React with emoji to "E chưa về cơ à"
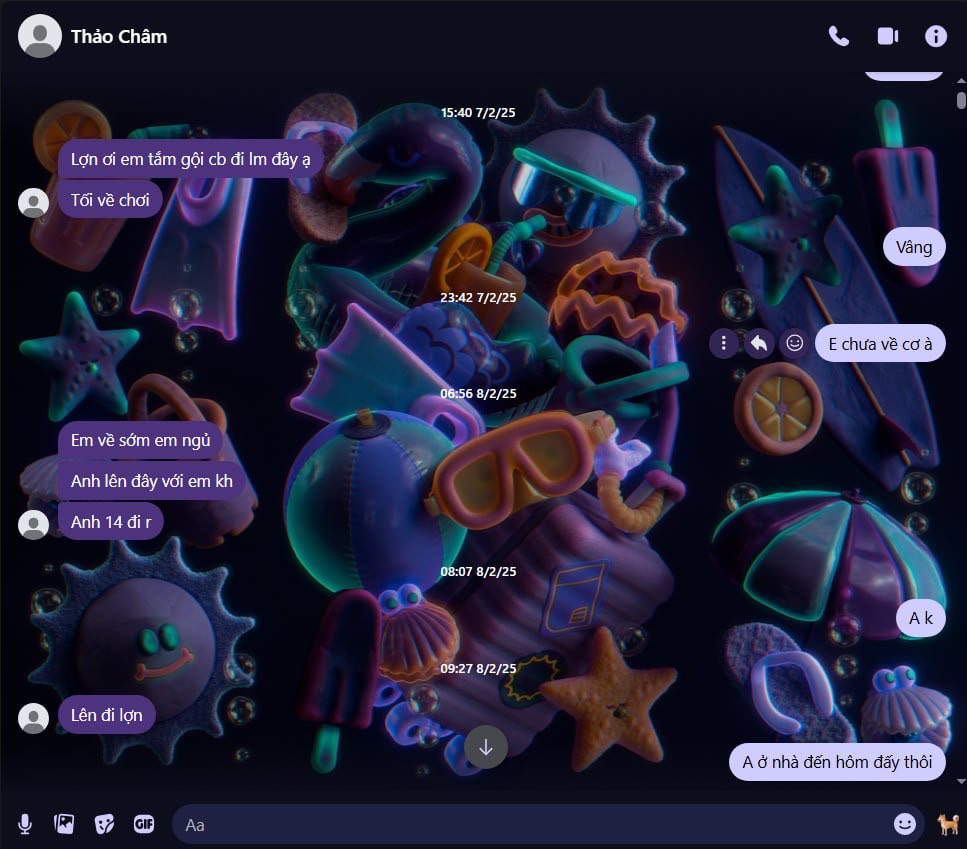This screenshot has width=967, height=849. 795,343
